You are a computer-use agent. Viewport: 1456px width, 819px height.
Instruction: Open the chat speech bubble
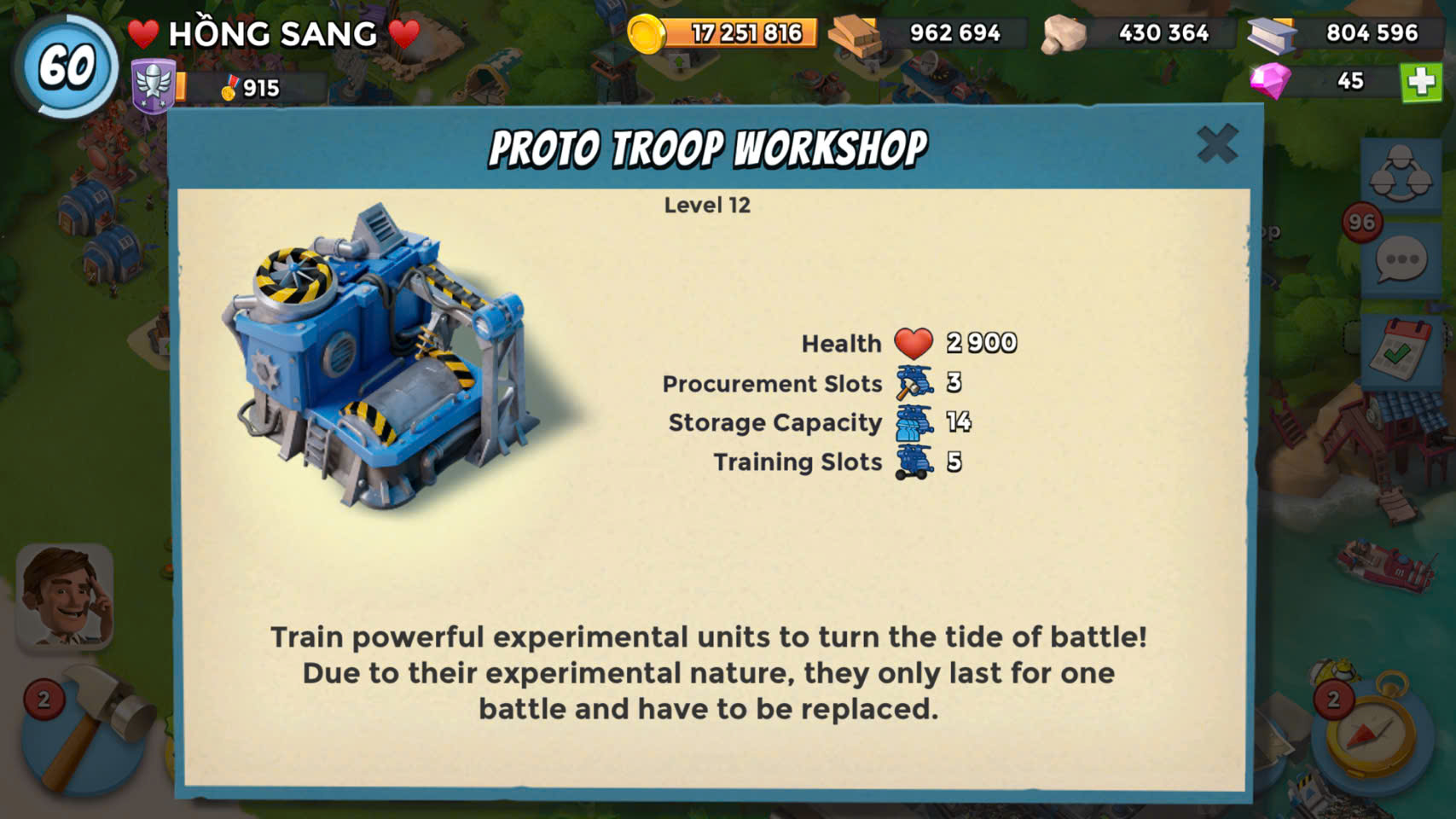[x=1401, y=260]
